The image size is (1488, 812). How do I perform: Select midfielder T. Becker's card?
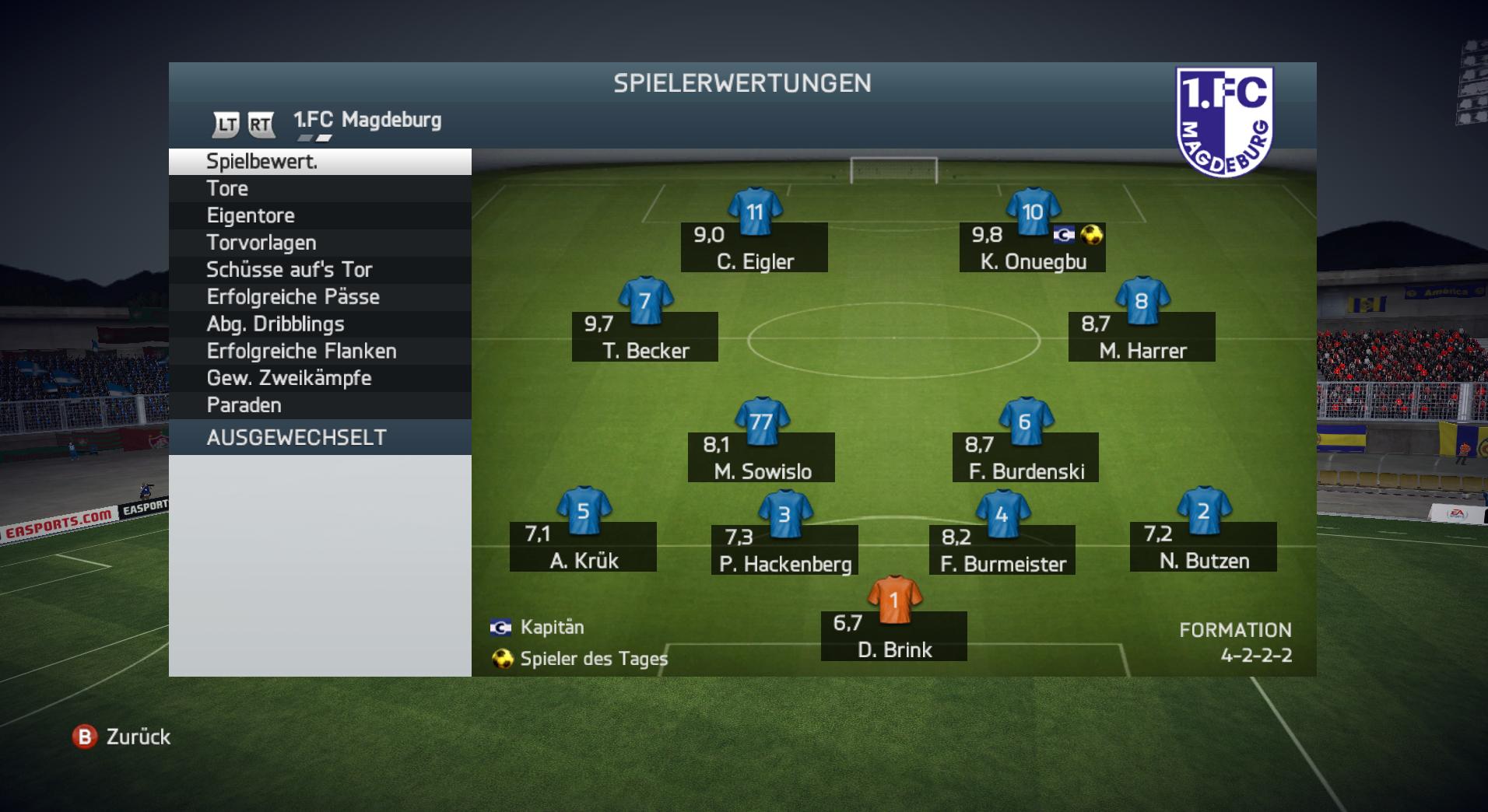(645, 336)
